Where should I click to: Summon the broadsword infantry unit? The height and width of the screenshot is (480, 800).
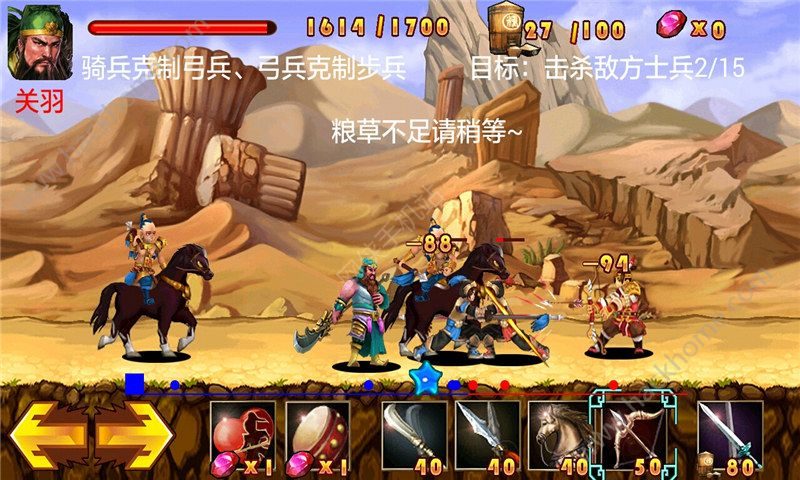pyautogui.click(x=414, y=436)
